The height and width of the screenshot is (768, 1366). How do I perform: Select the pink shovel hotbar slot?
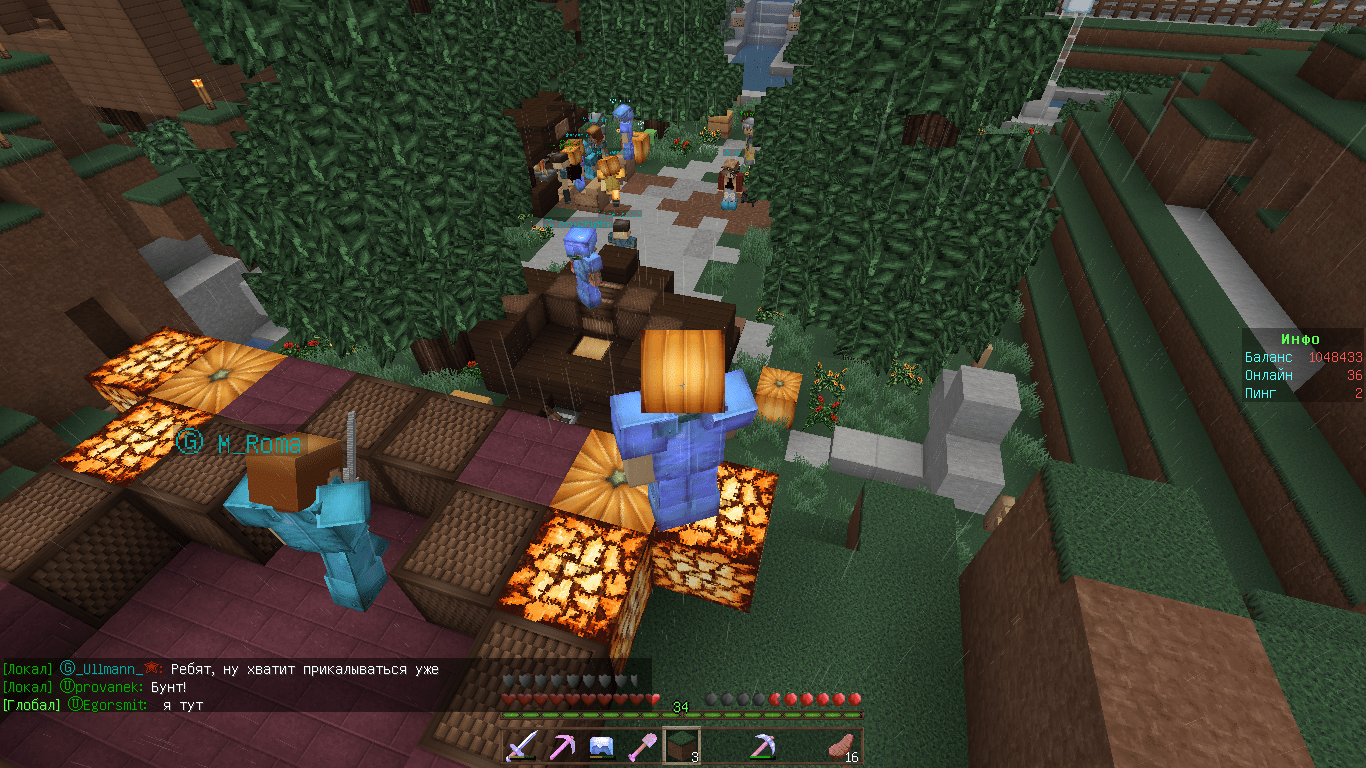(x=641, y=747)
